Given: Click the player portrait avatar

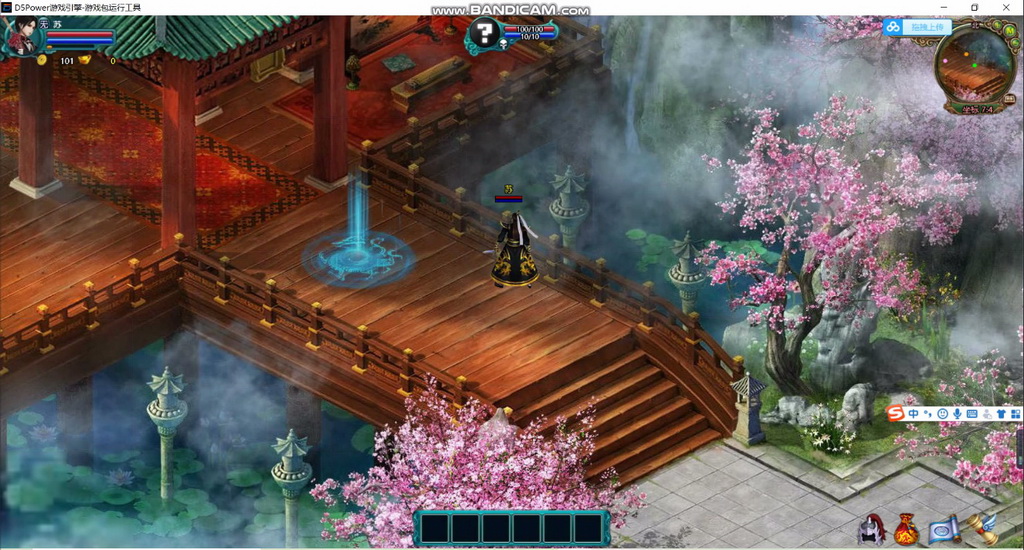Looking at the screenshot, I should pyautogui.click(x=22, y=38).
